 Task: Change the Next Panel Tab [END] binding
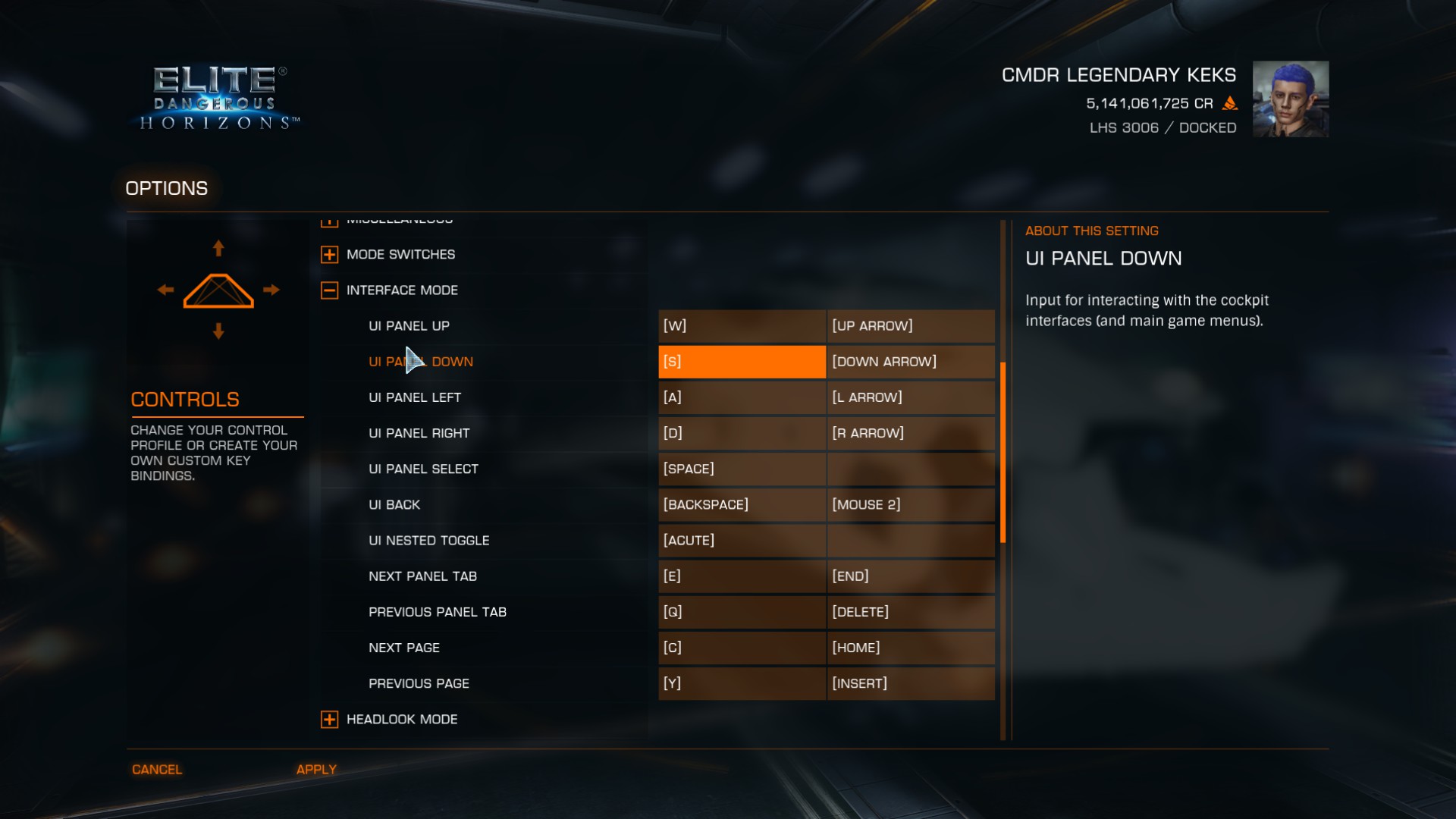pyautogui.click(x=910, y=576)
